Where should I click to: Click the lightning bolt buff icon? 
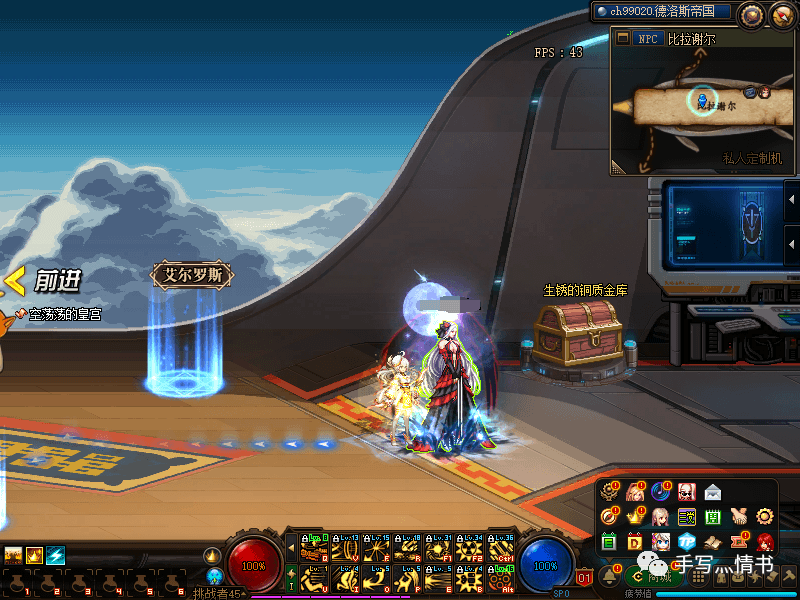(56, 555)
